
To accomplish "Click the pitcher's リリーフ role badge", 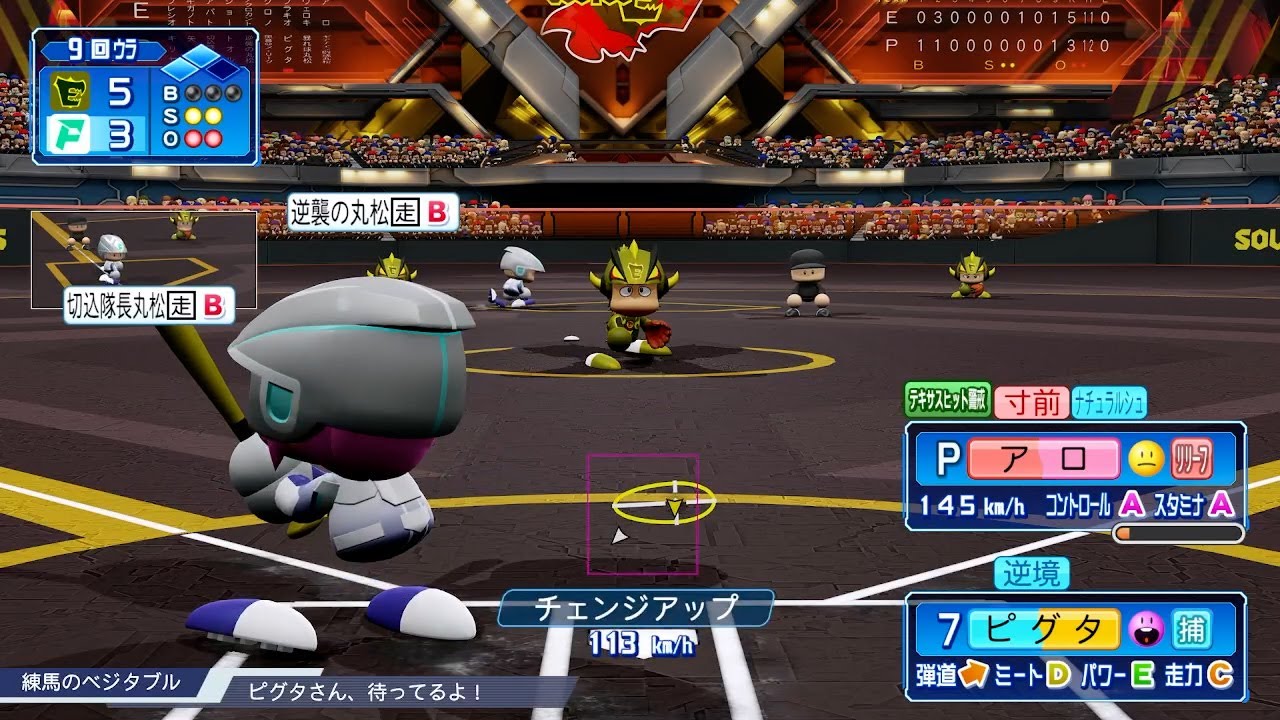I will (1192, 458).
